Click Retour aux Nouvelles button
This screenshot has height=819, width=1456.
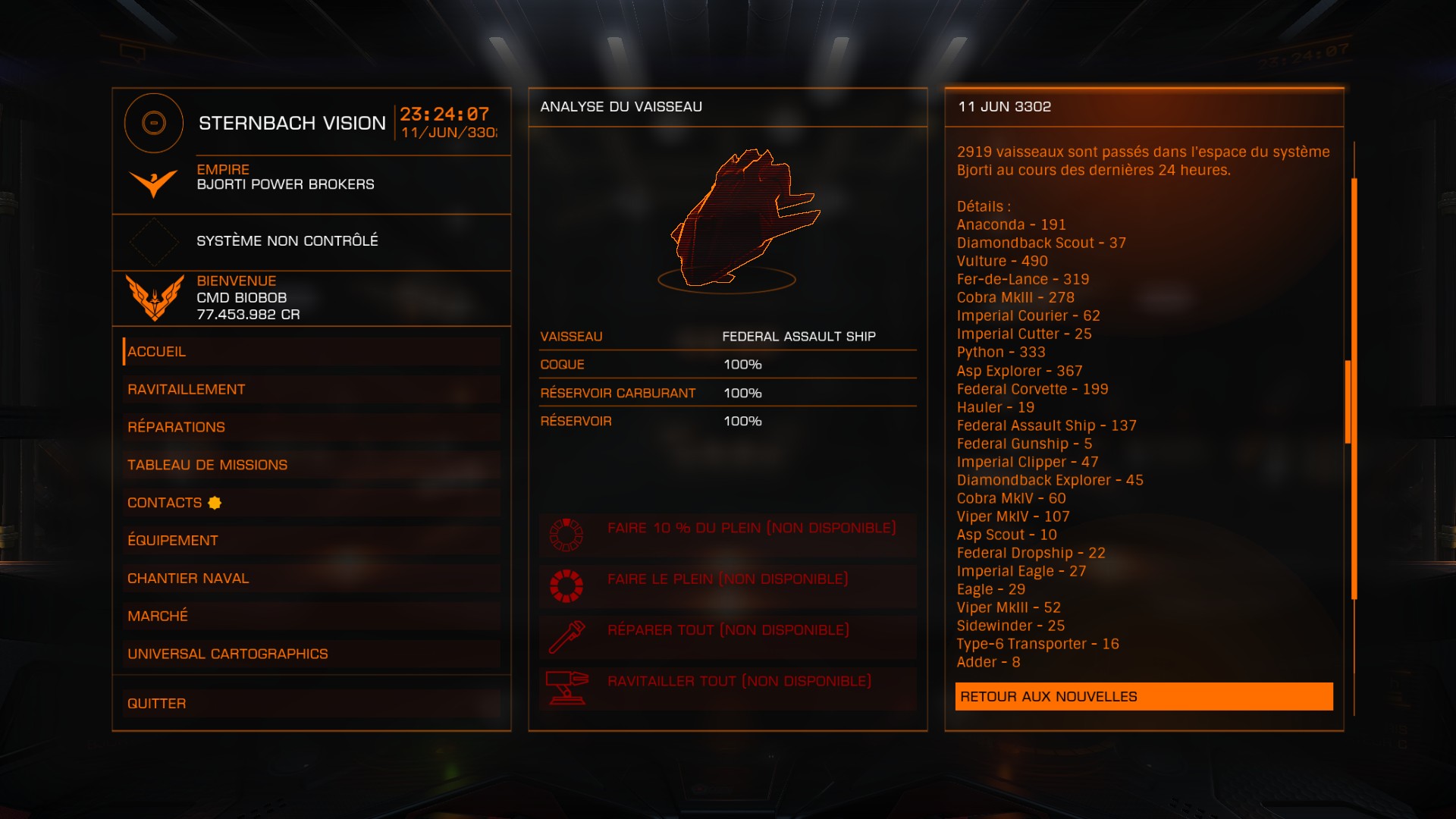(x=1144, y=697)
